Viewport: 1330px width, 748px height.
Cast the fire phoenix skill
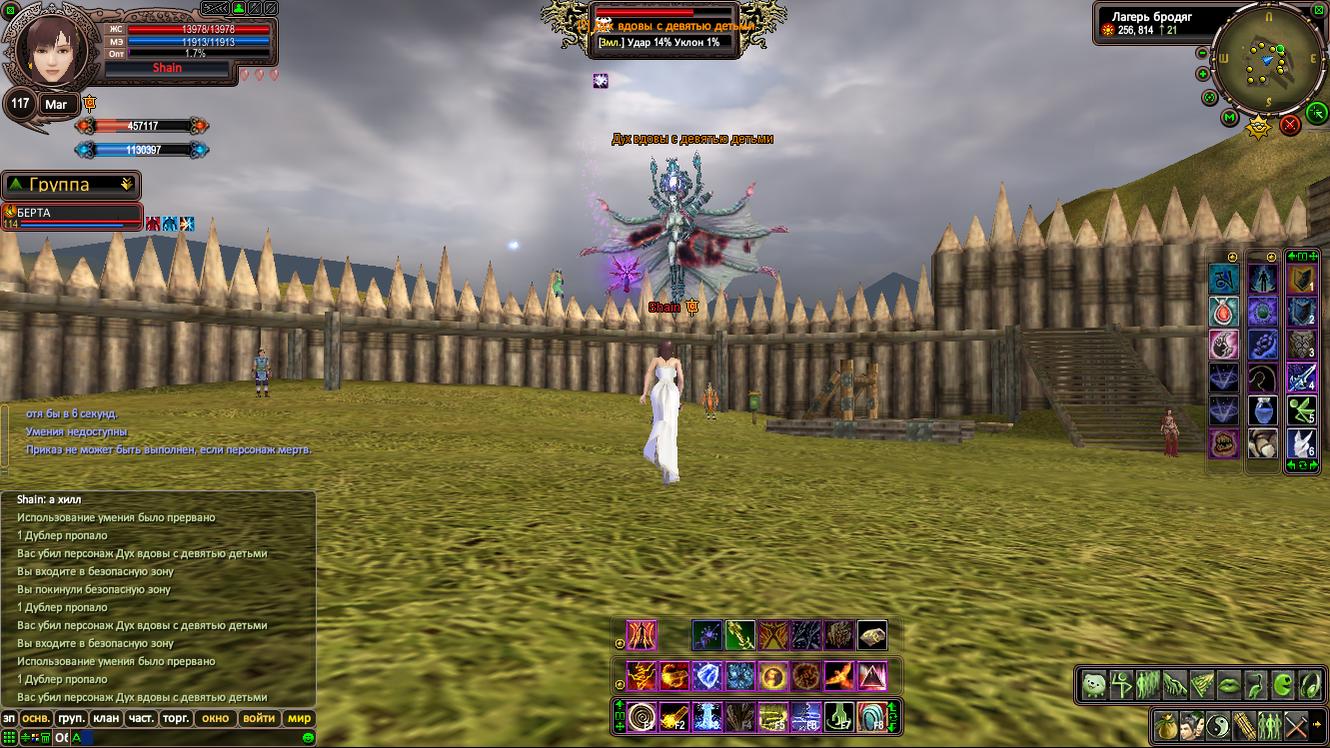pos(839,677)
